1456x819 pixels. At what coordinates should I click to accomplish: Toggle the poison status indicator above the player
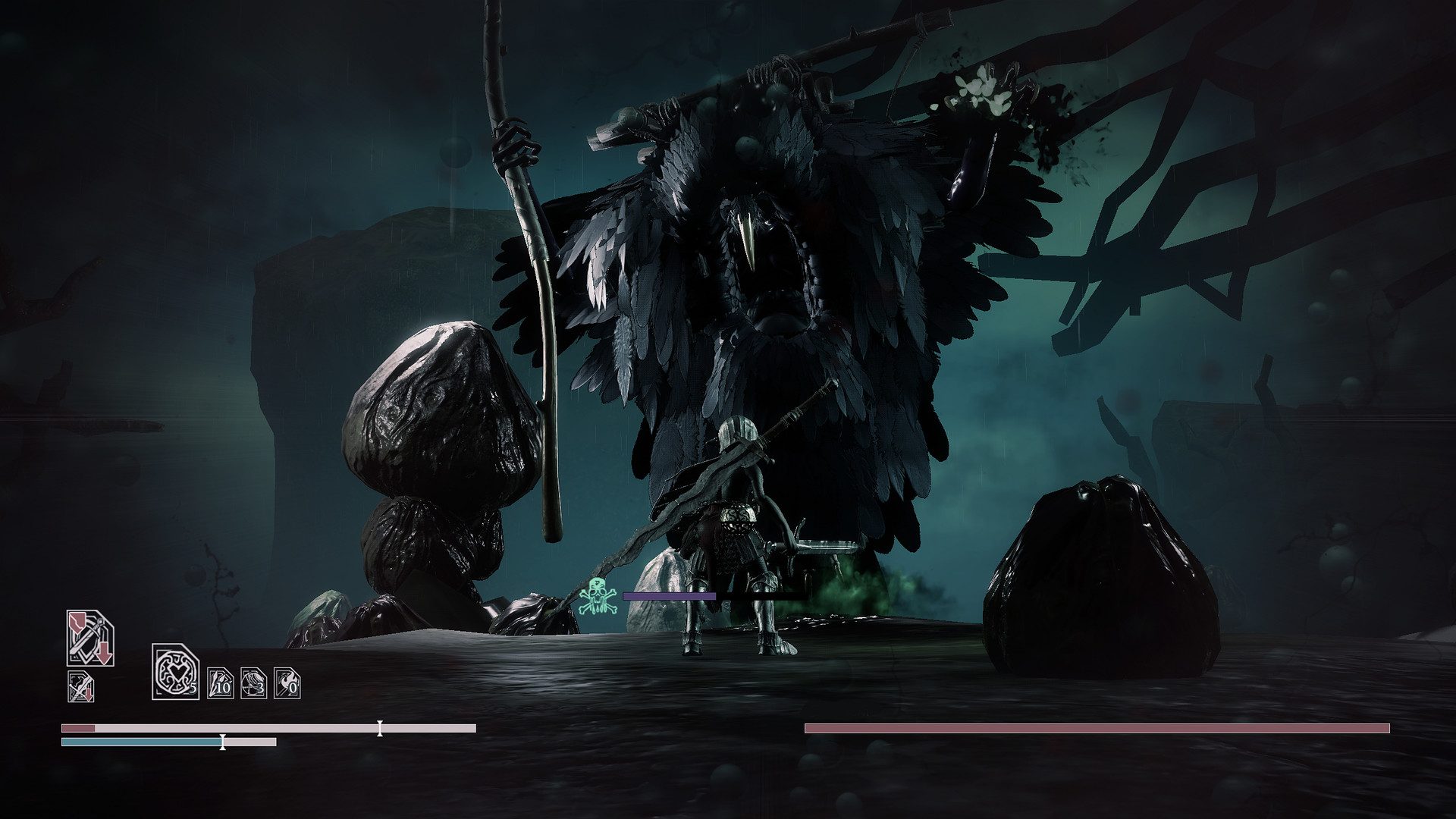coord(597,596)
